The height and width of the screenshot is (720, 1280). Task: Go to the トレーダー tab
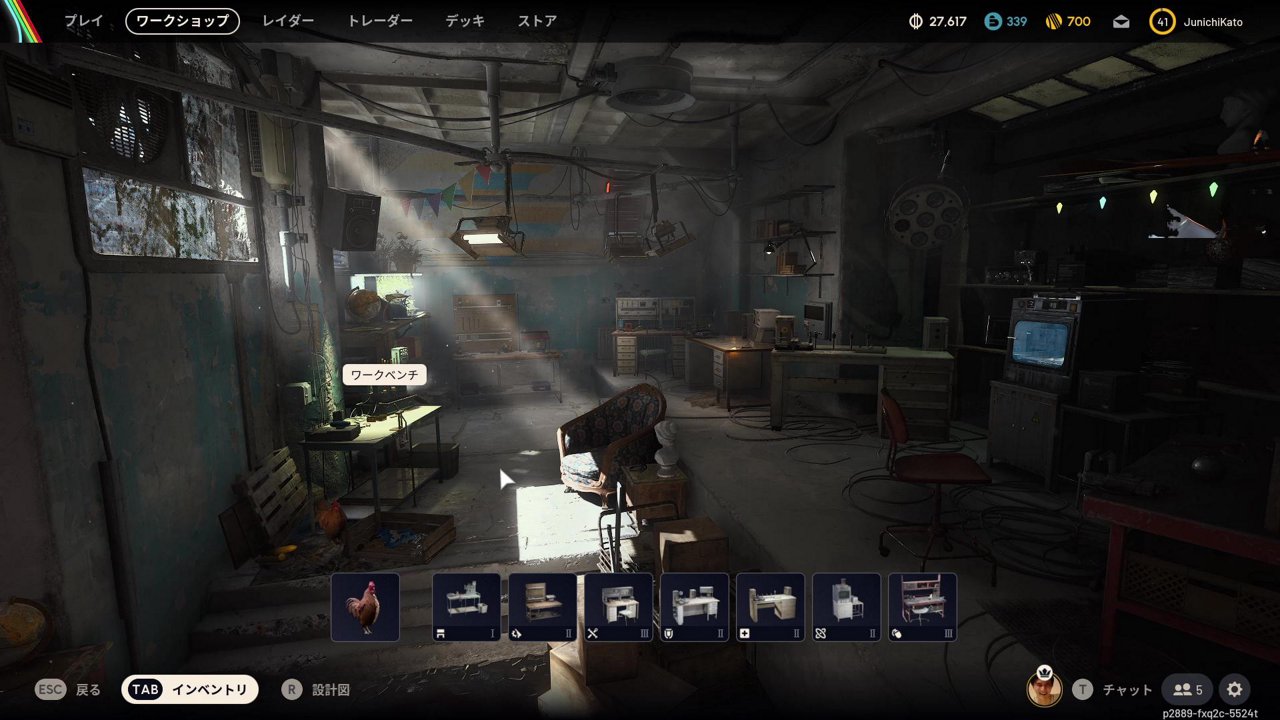point(380,21)
